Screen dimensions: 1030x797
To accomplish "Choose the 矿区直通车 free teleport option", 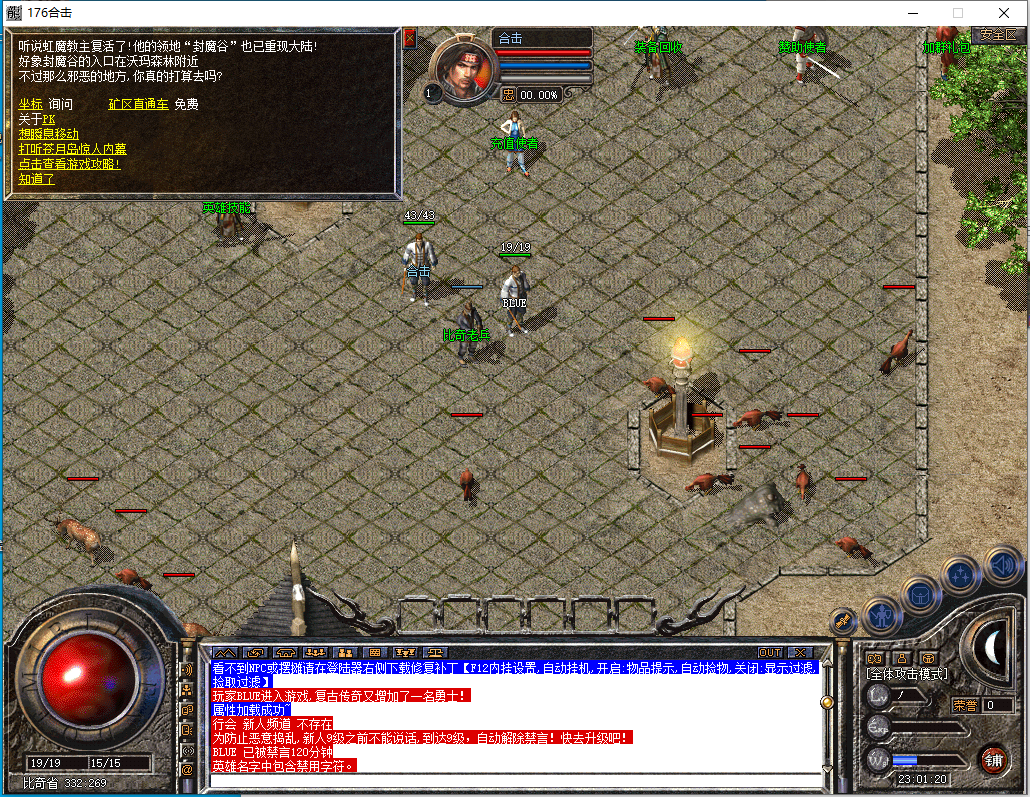I will (138, 104).
